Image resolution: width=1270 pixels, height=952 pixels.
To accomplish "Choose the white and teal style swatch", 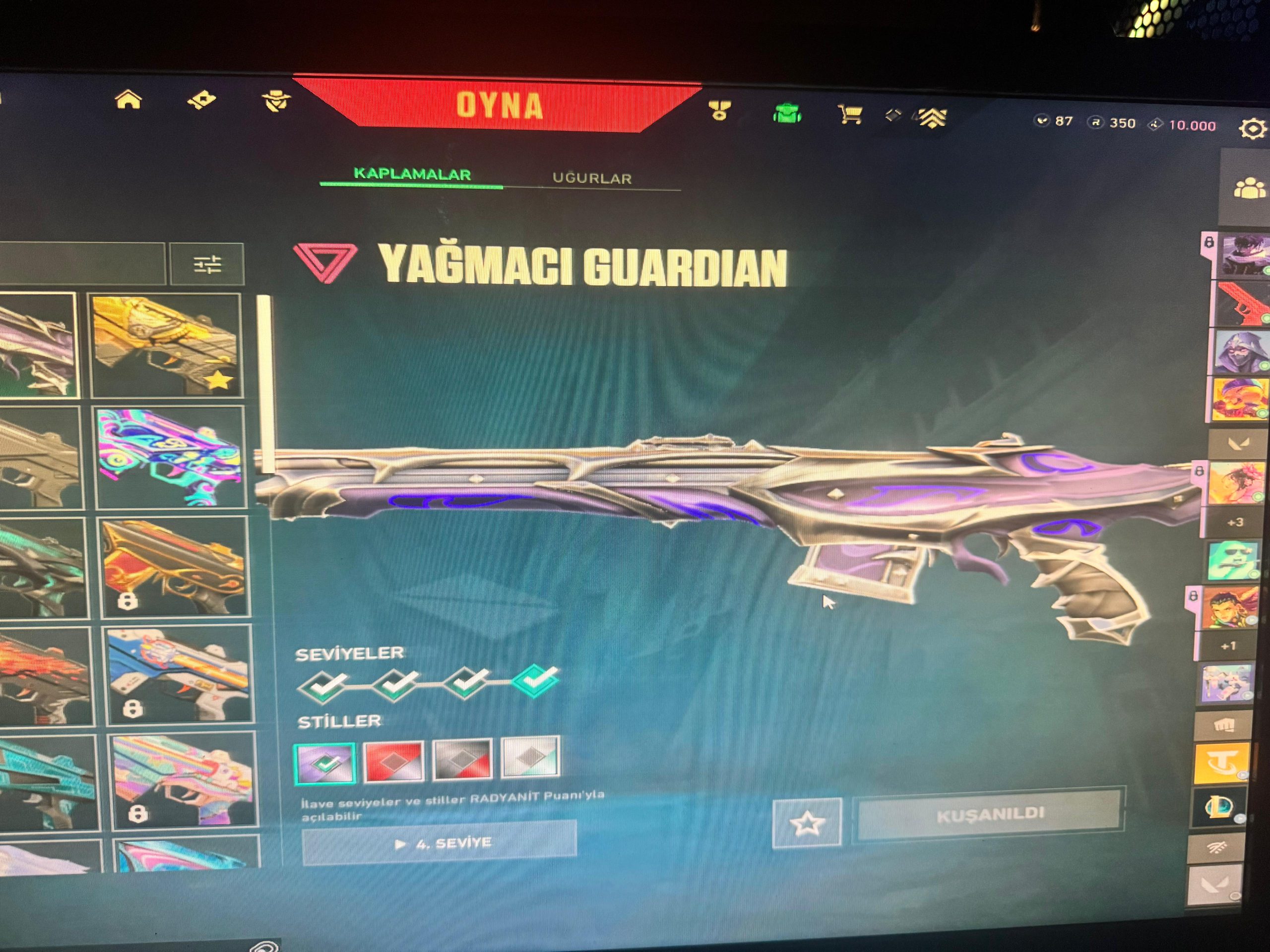I will pyautogui.click(x=530, y=756).
